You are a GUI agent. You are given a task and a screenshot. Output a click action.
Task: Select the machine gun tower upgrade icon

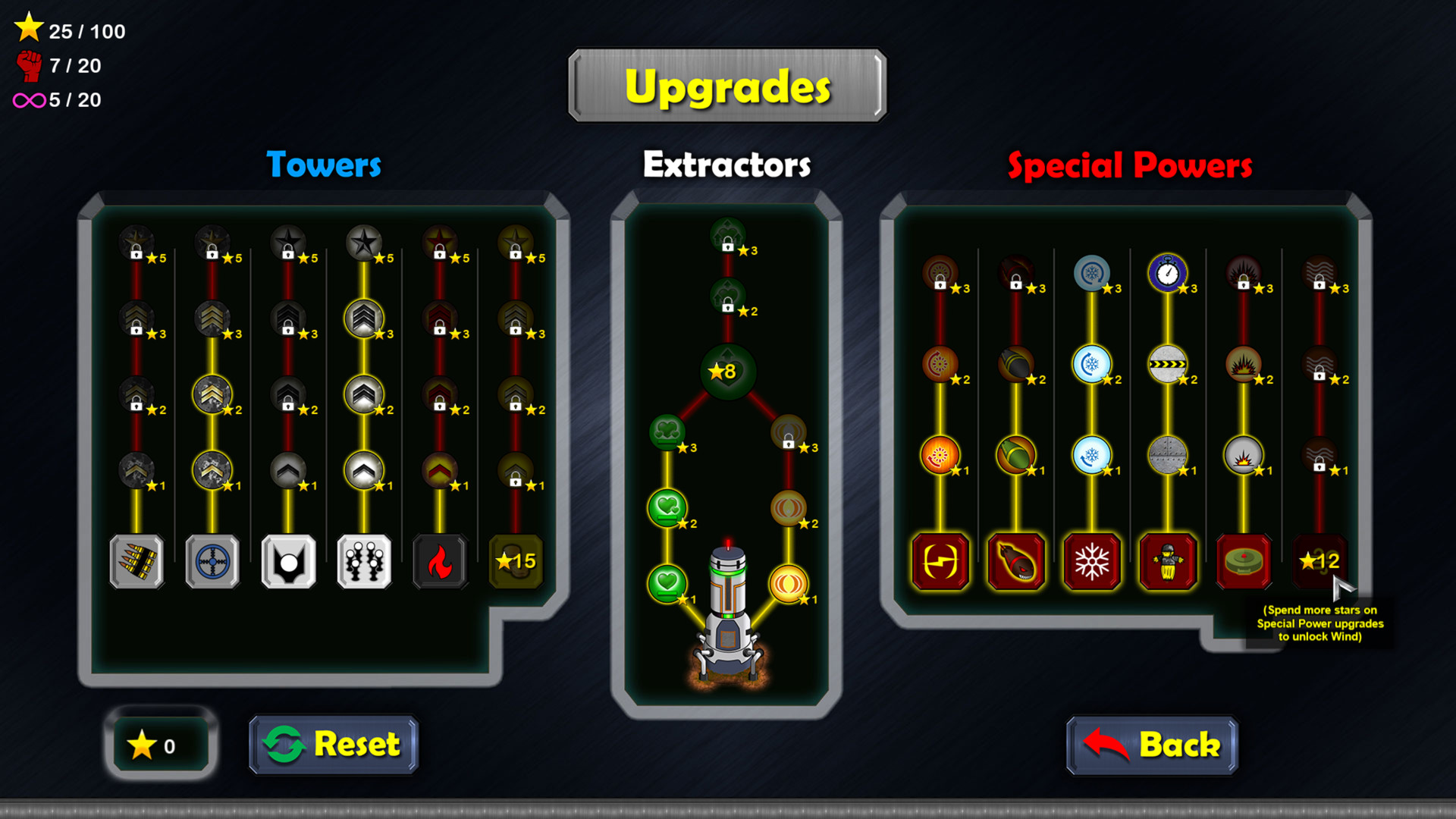pos(137,563)
